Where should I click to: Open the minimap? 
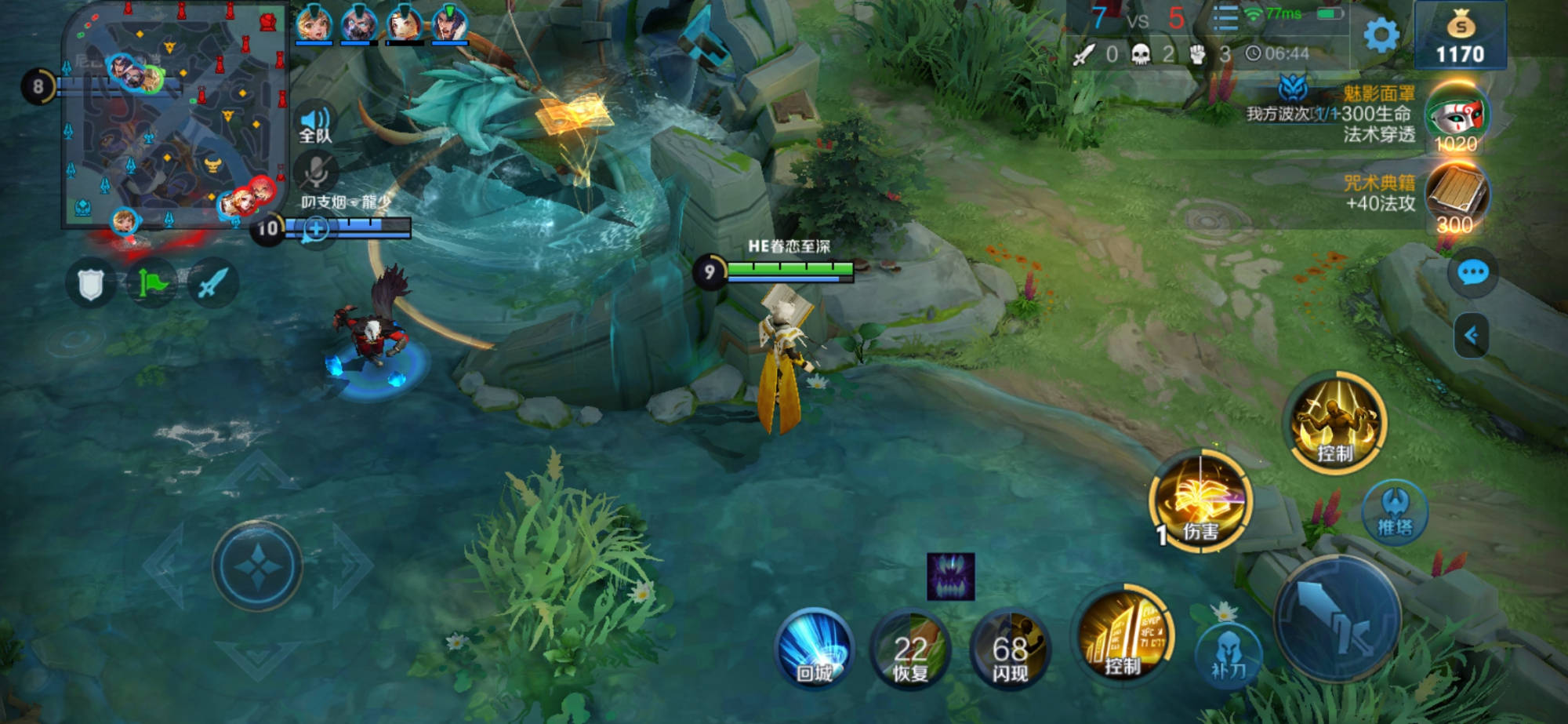click(x=174, y=116)
